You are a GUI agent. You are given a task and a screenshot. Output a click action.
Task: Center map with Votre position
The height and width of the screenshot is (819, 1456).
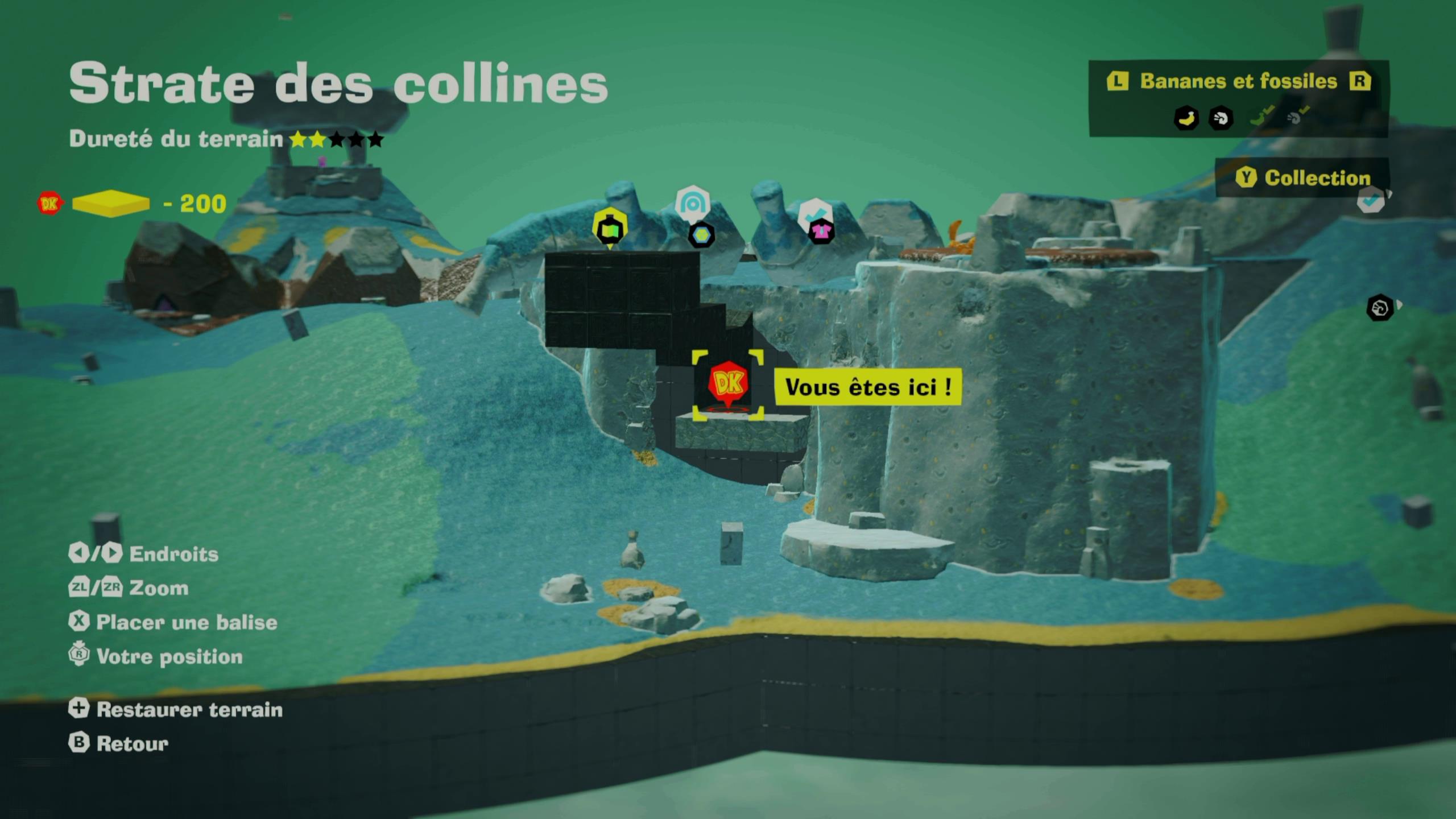click(156, 656)
